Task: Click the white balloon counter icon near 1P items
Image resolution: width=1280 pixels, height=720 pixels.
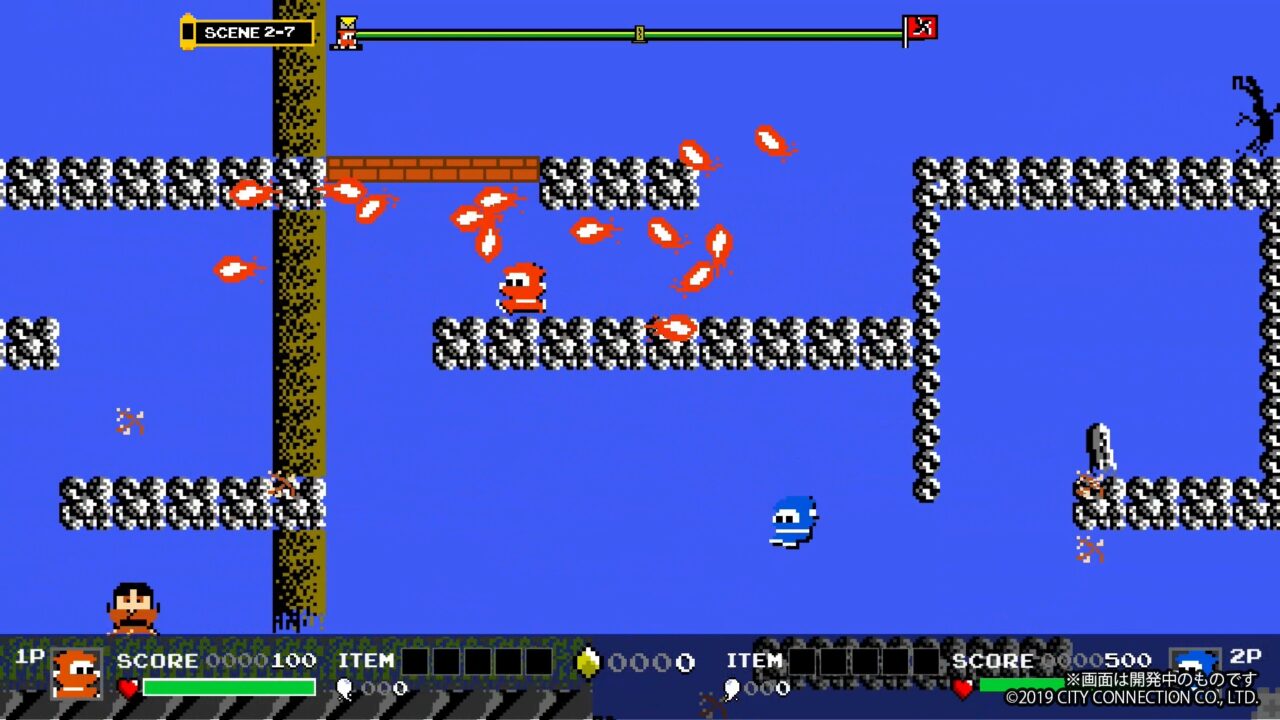Action: [x=343, y=688]
